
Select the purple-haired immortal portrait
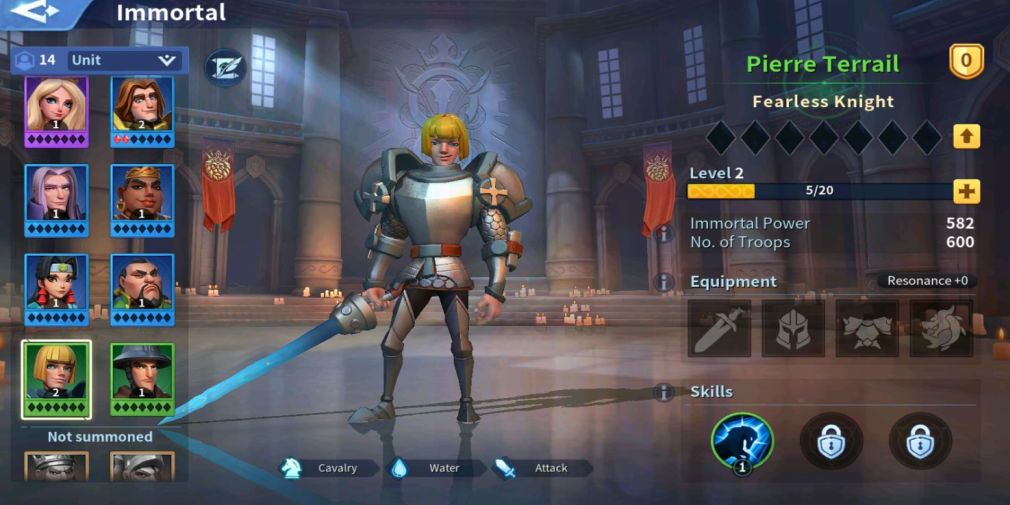[56, 198]
